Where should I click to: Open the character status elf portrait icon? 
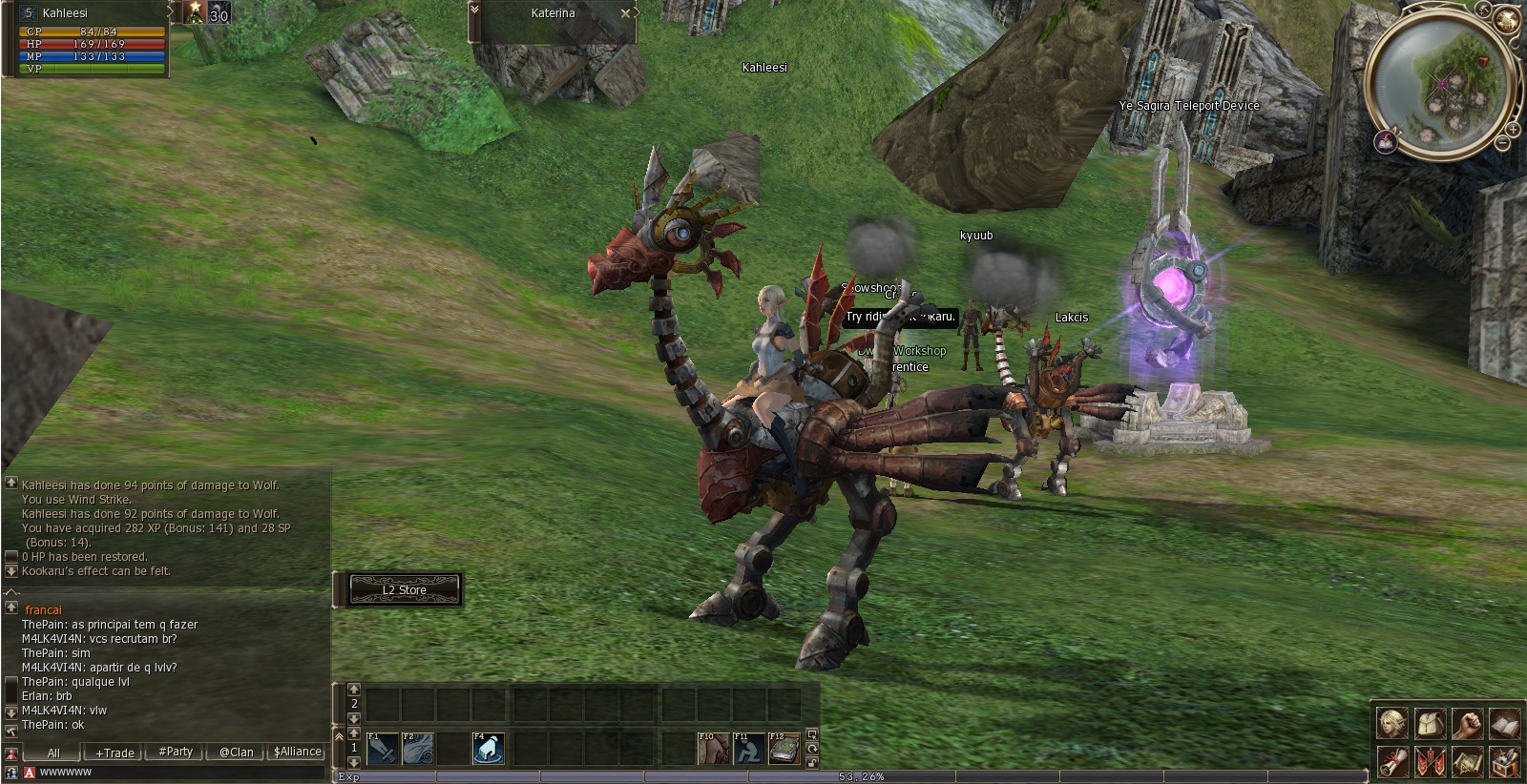pos(1391,724)
